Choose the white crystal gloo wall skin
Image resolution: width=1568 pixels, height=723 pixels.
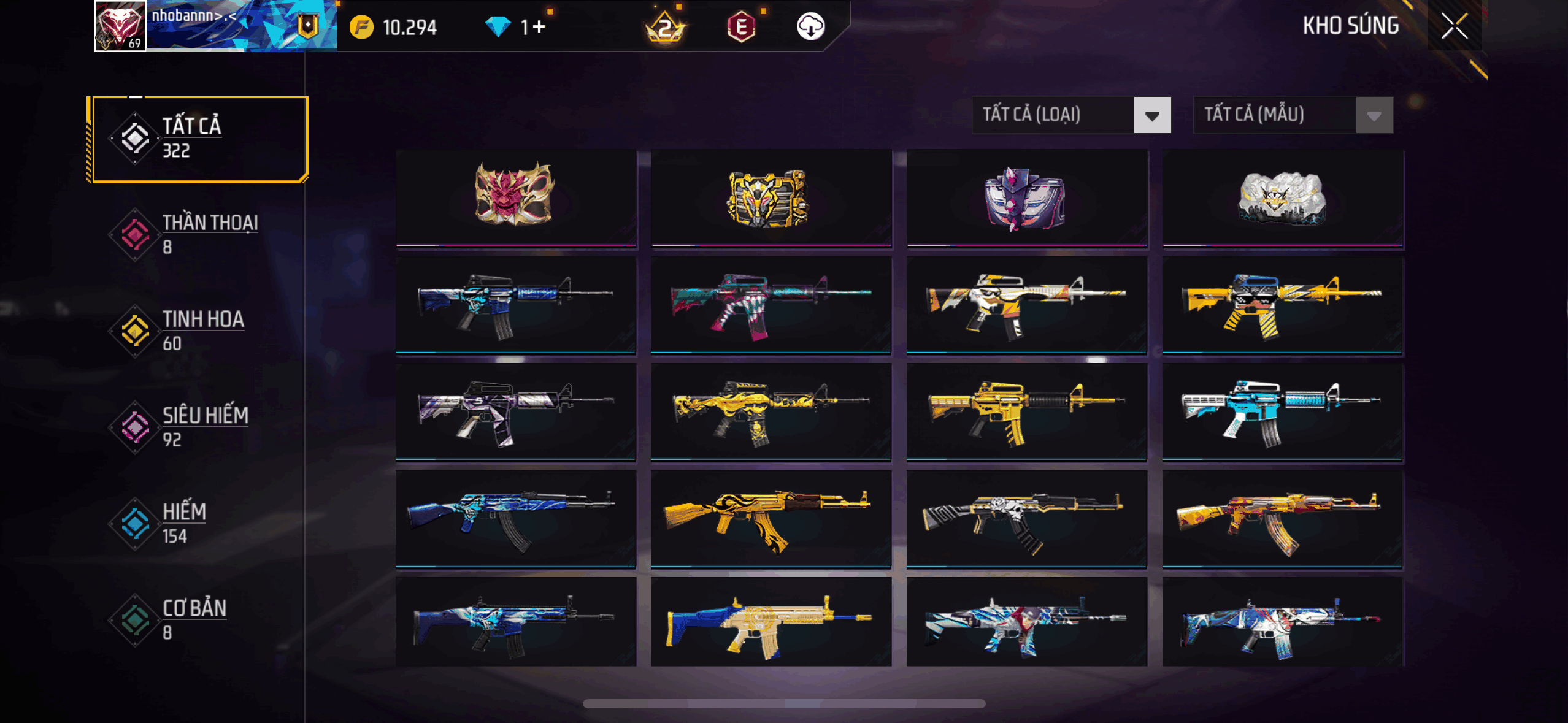click(1282, 197)
